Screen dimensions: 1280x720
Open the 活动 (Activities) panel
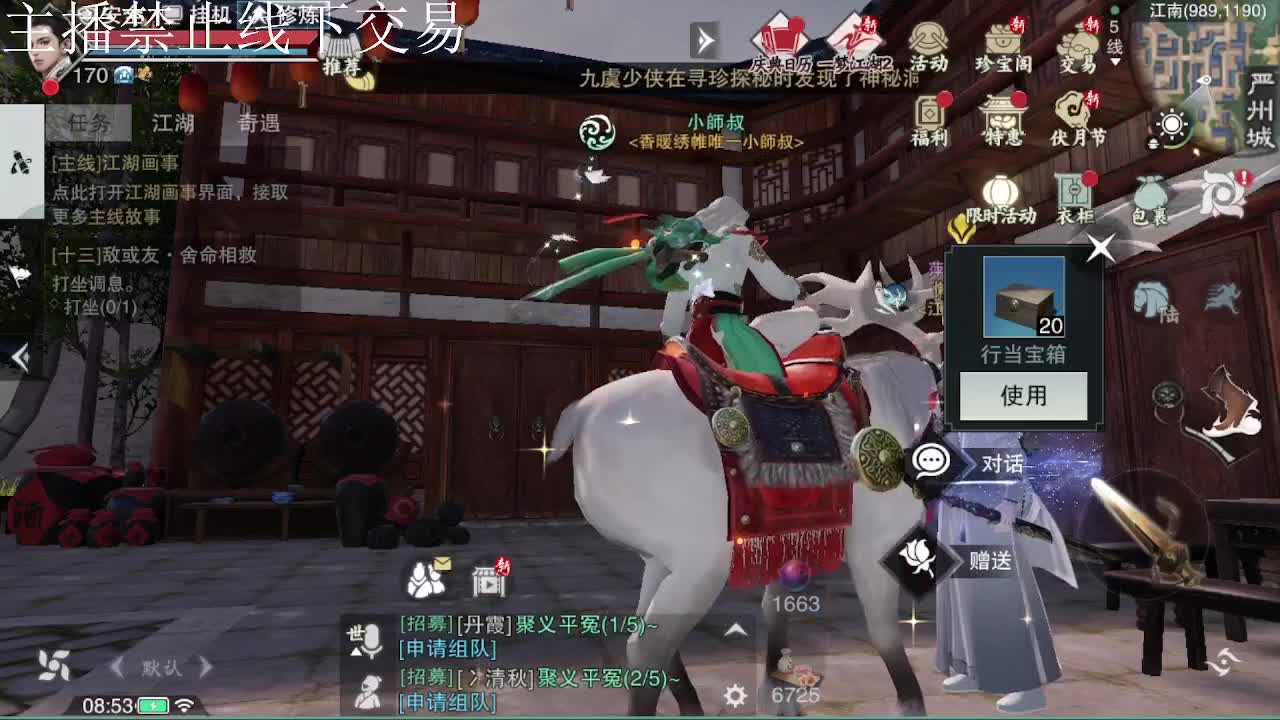click(x=930, y=40)
